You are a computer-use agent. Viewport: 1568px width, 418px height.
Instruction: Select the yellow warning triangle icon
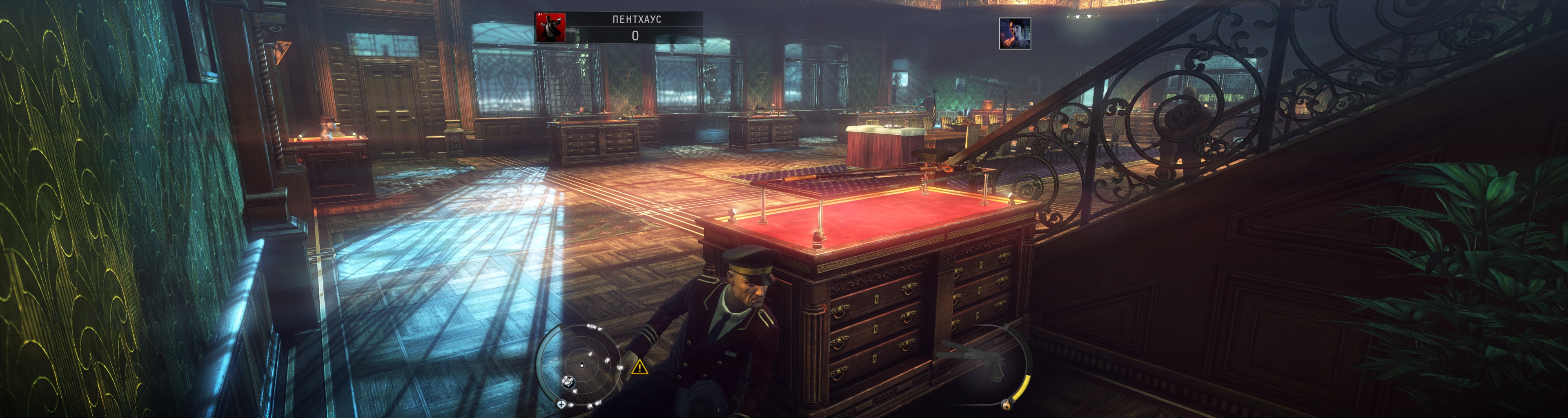pos(639,367)
